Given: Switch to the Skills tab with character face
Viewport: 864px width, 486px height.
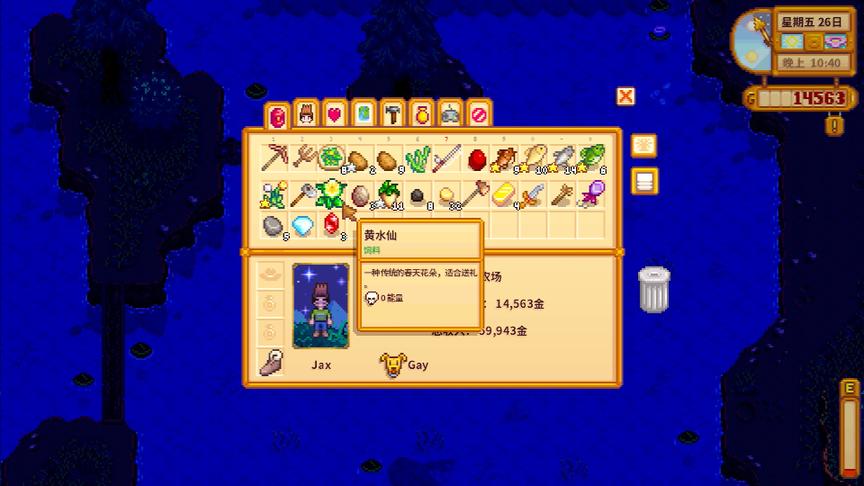Looking at the screenshot, I should [x=307, y=115].
